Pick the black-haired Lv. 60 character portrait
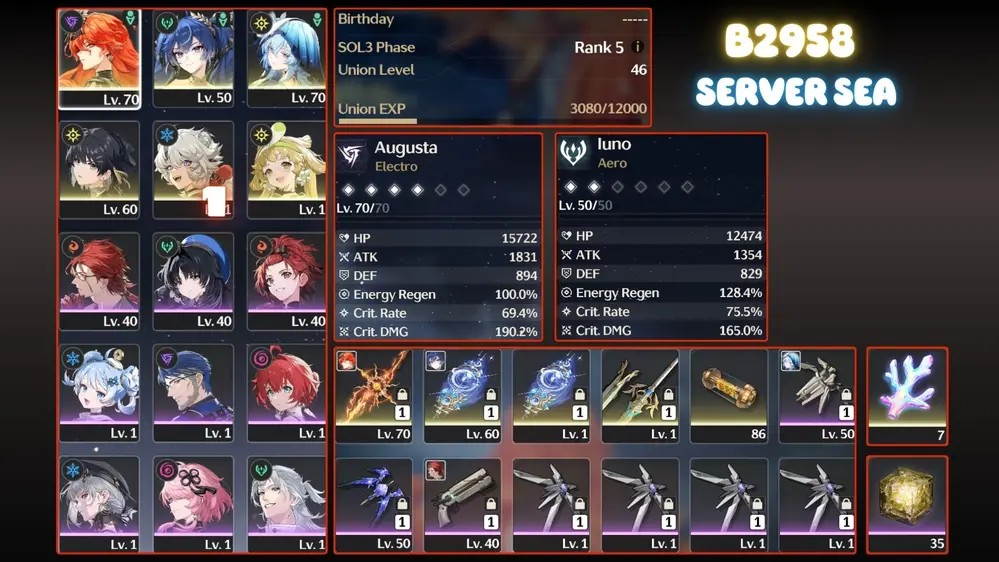Viewport: 999px width, 562px height. [99, 170]
